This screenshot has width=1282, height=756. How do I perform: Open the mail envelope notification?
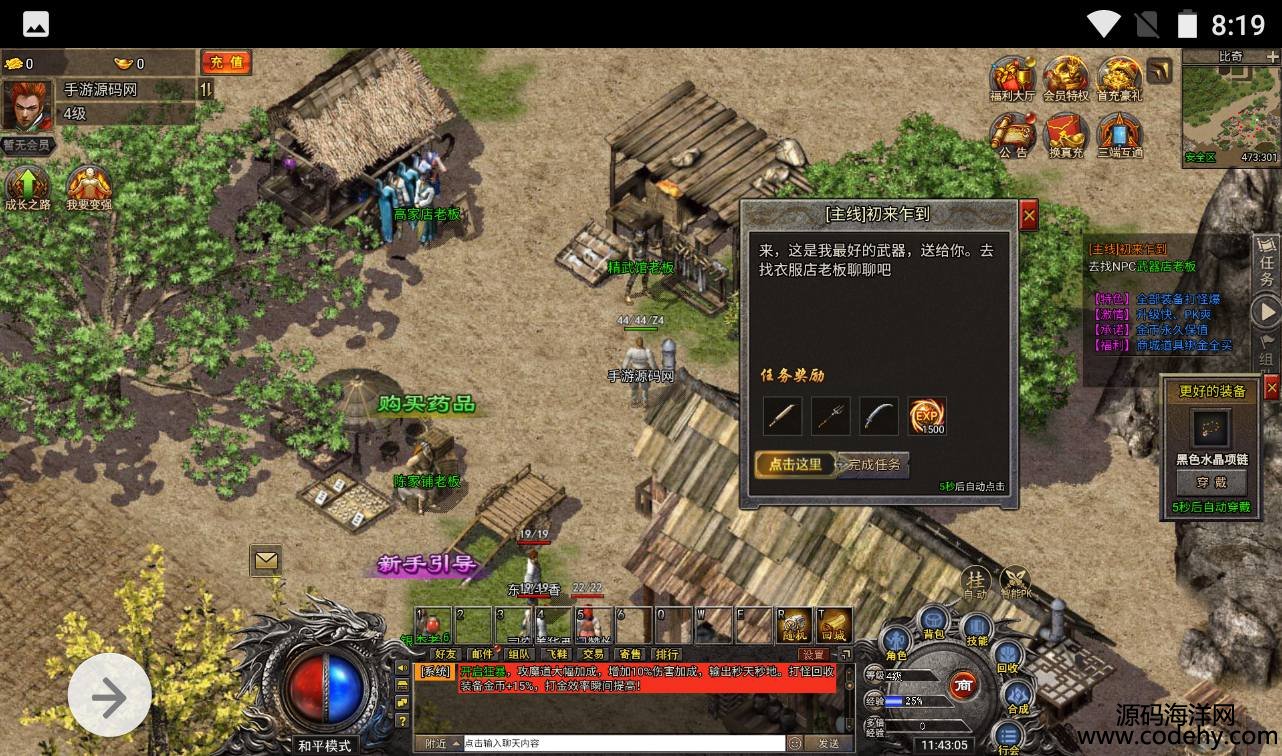pos(266,561)
